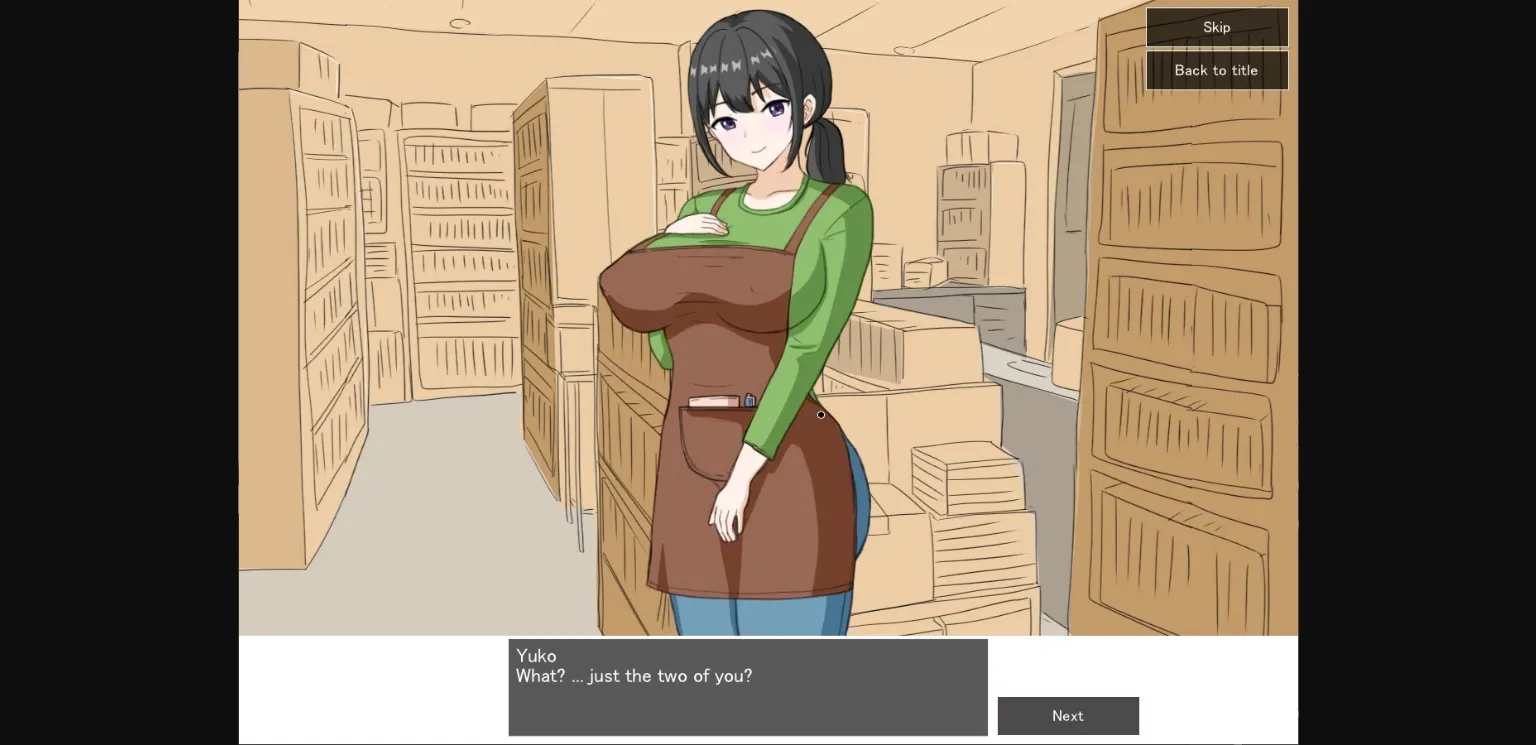Click the speaker name Yuko
The width and height of the screenshot is (1536, 745).
tap(536, 656)
